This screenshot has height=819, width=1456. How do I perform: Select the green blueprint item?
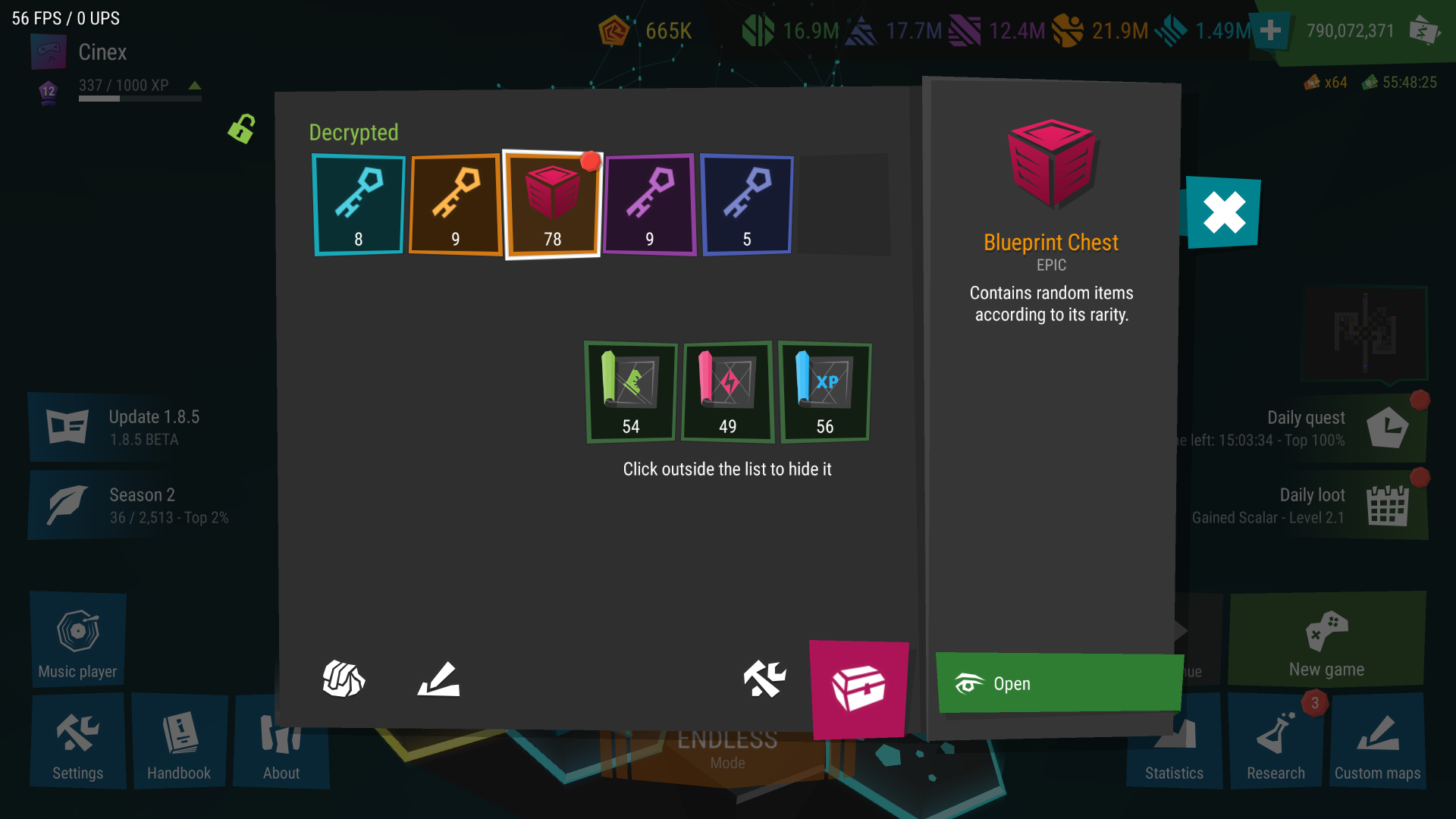[x=631, y=391]
